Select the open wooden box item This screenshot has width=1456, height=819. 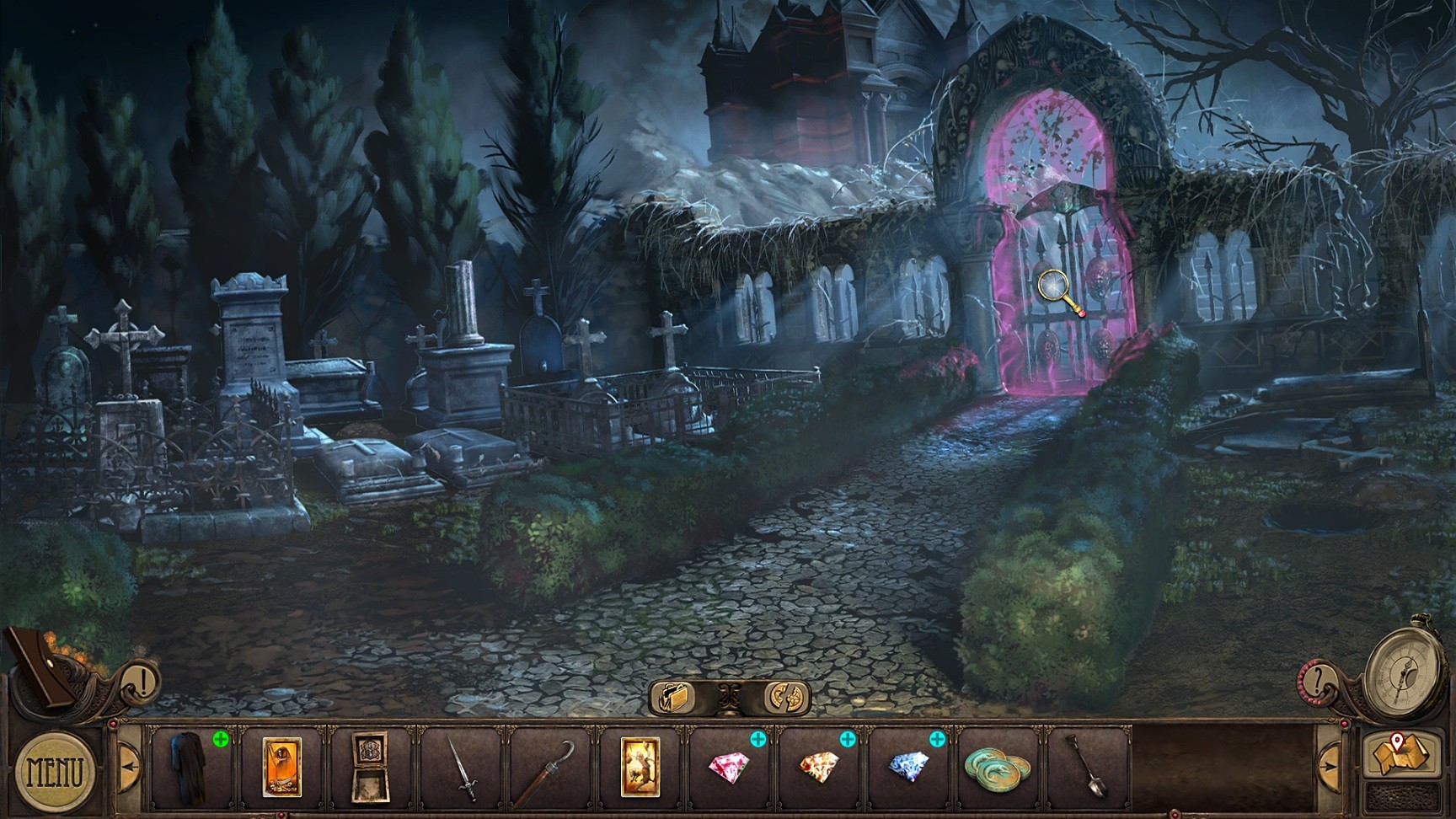click(x=372, y=765)
